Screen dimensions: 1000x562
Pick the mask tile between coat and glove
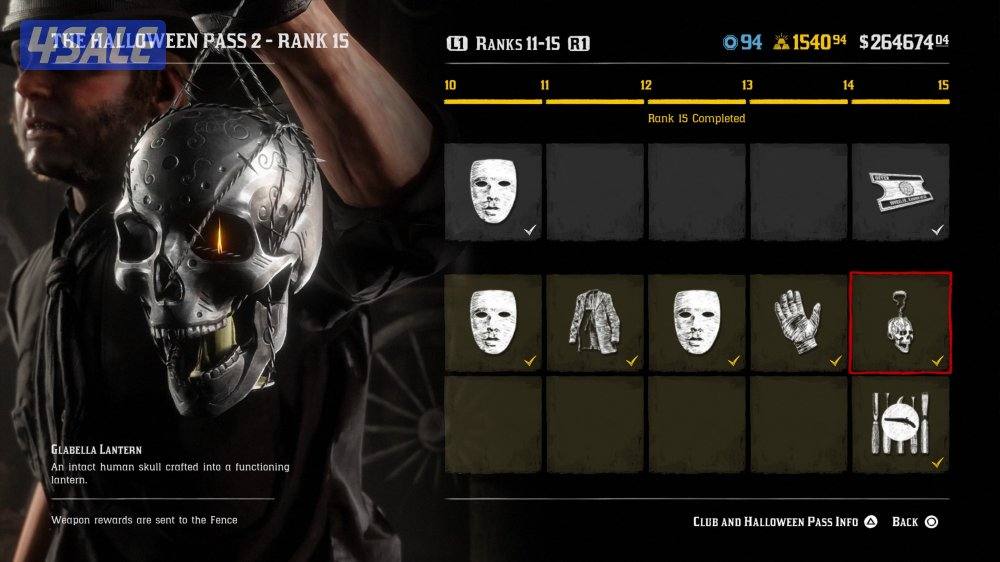(x=696, y=323)
